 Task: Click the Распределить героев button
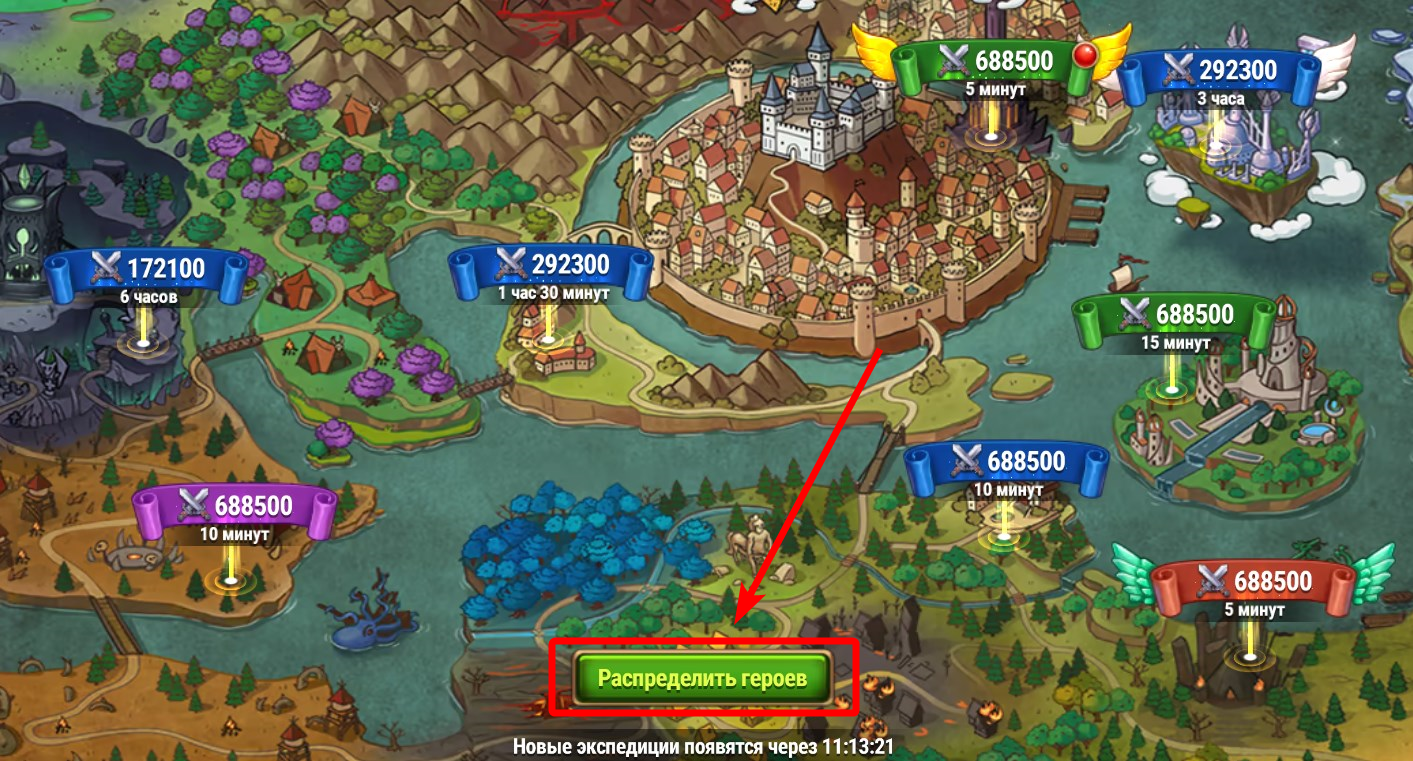[702, 678]
